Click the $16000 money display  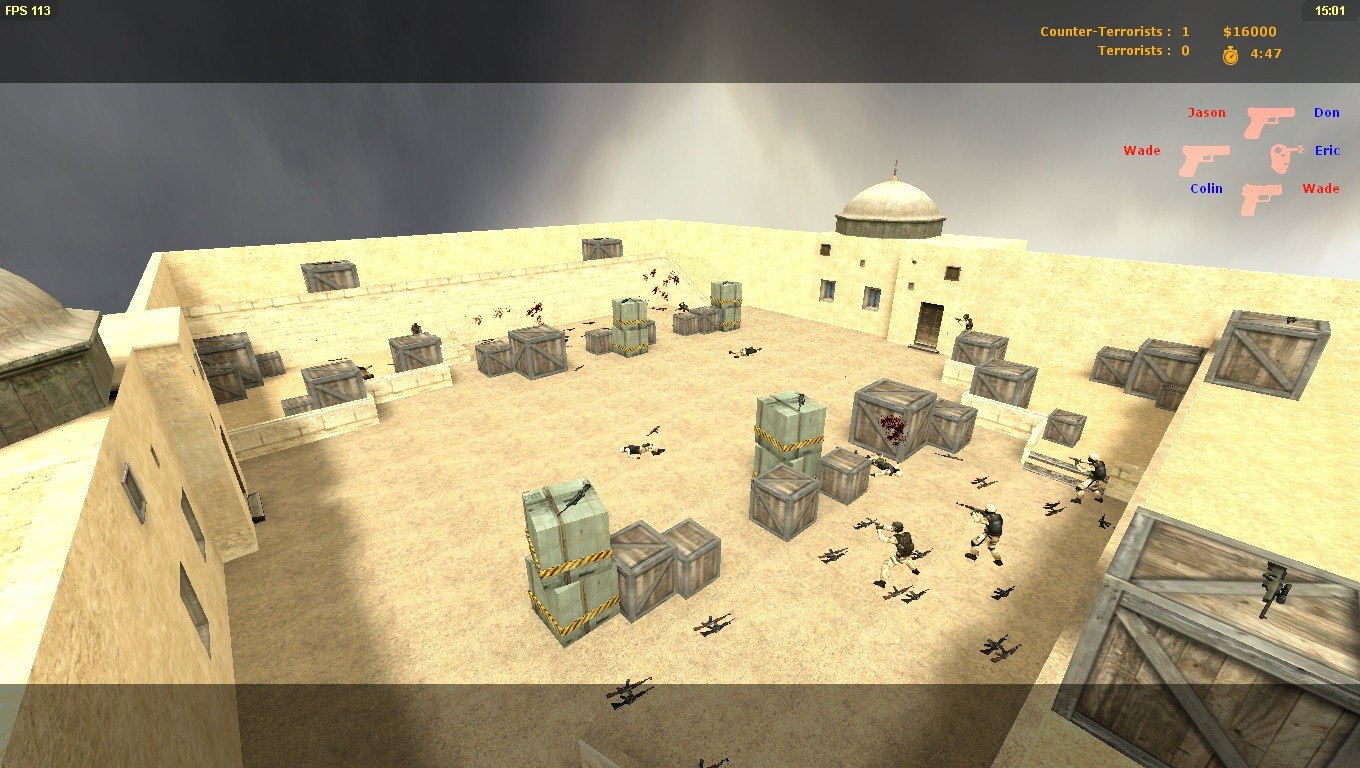point(1249,31)
